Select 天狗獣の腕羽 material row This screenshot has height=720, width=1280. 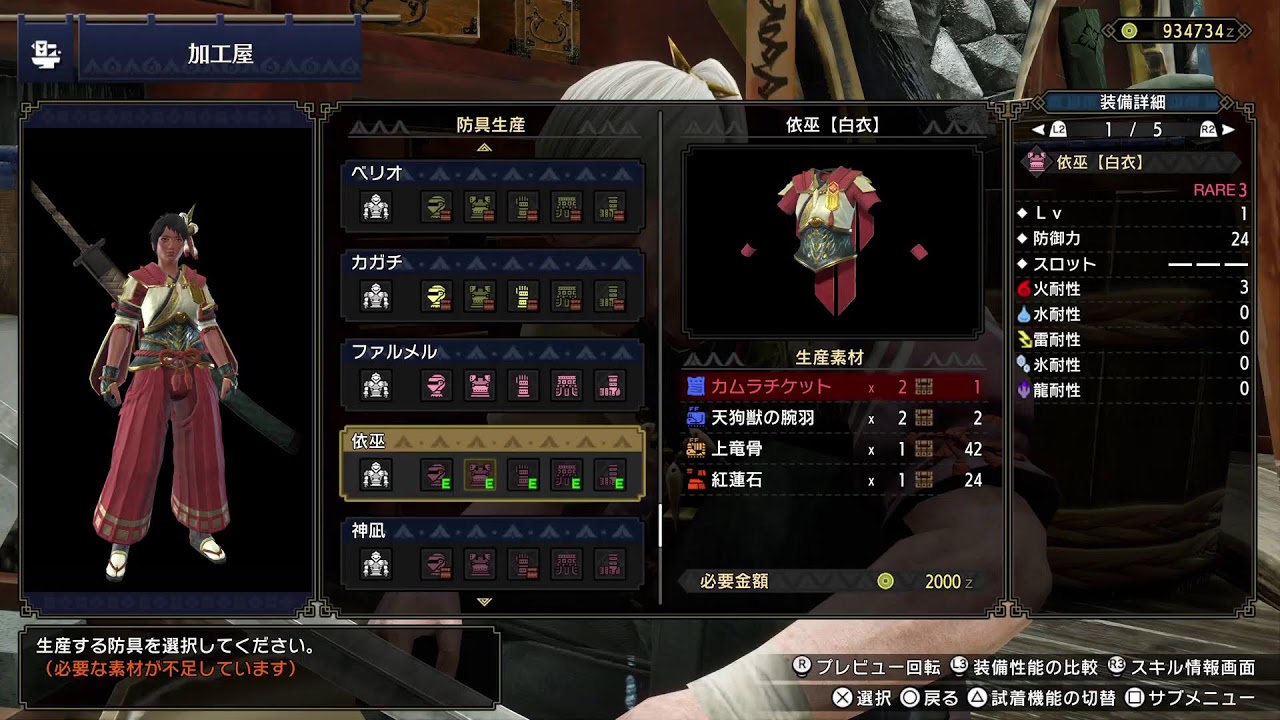pos(832,418)
